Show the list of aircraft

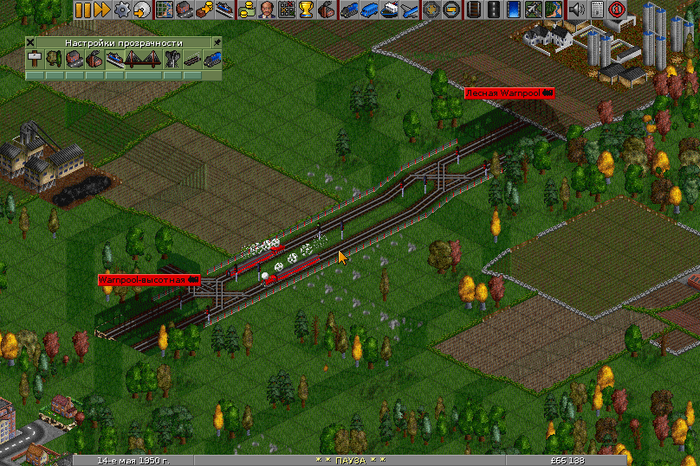(x=411, y=10)
